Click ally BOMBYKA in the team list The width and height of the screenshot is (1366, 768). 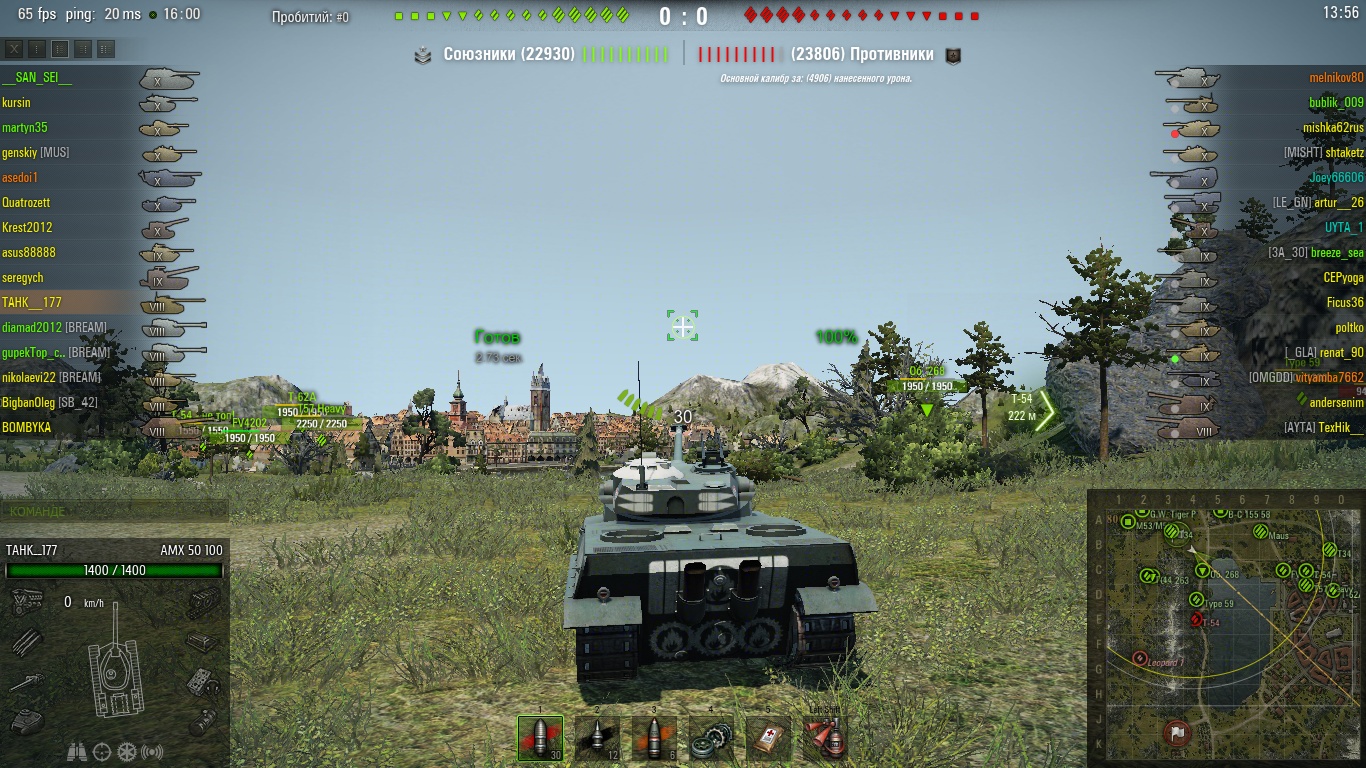[27, 427]
